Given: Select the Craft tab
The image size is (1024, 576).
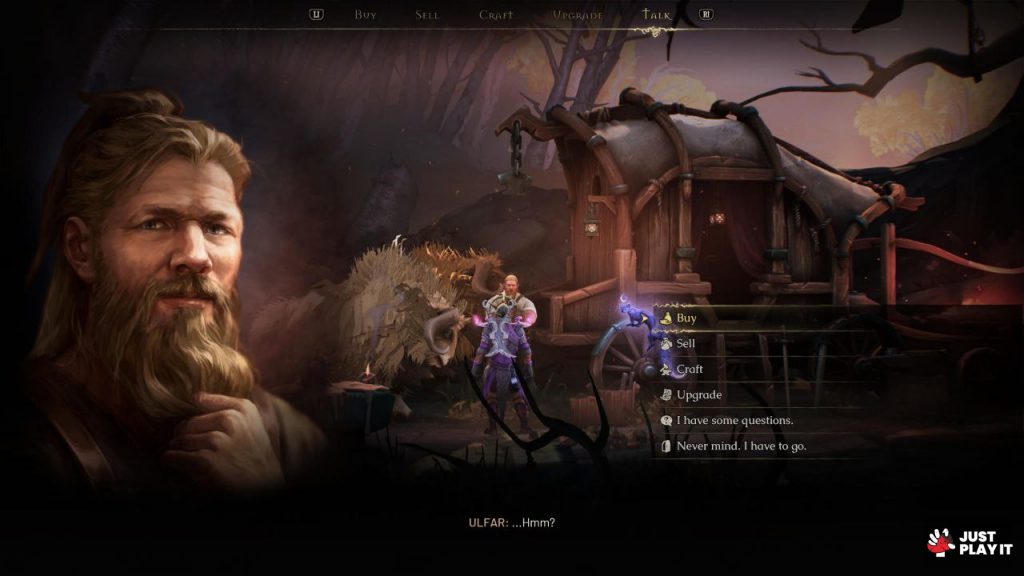Looking at the screenshot, I should click(496, 15).
